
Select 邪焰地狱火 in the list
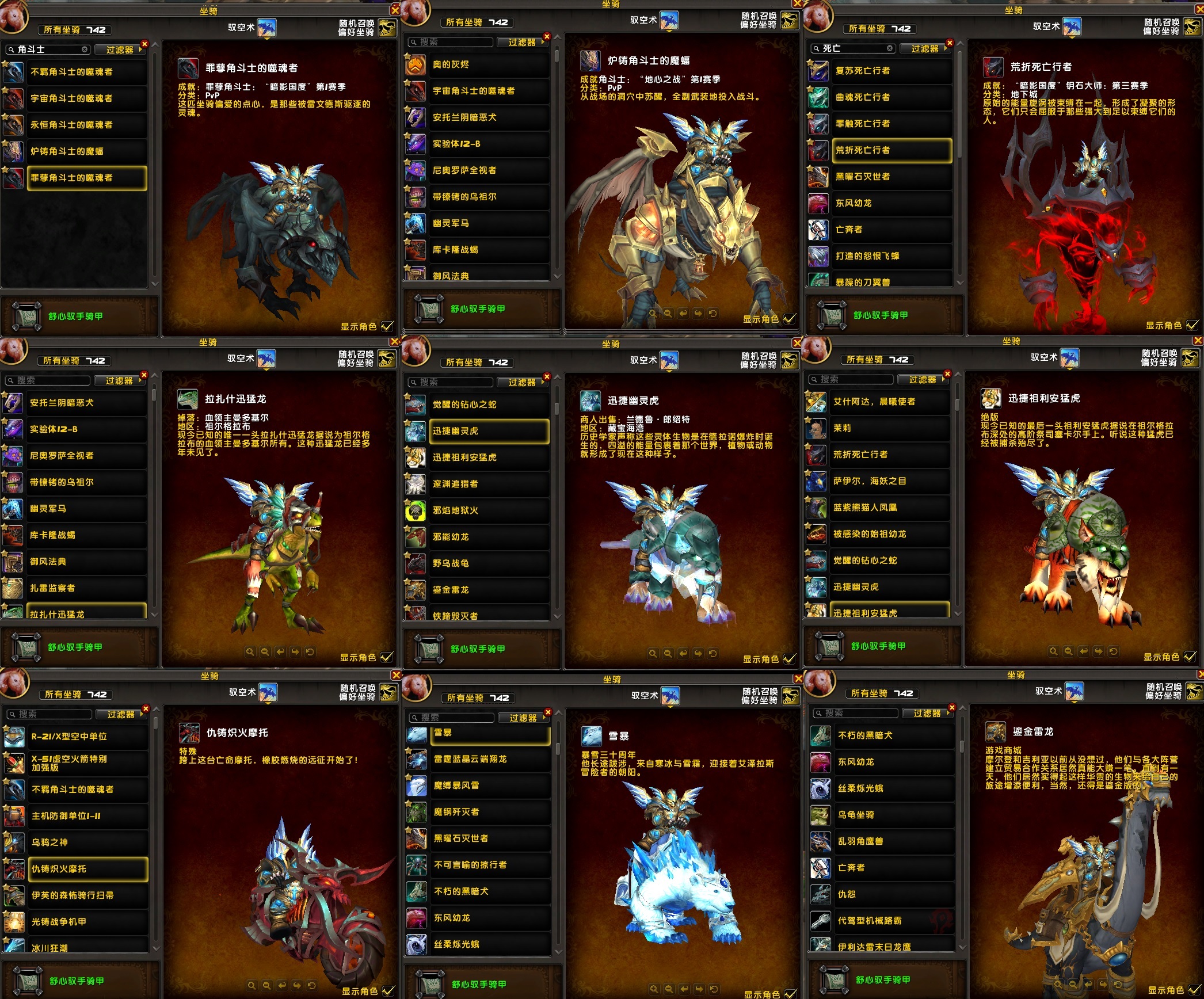click(489, 510)
